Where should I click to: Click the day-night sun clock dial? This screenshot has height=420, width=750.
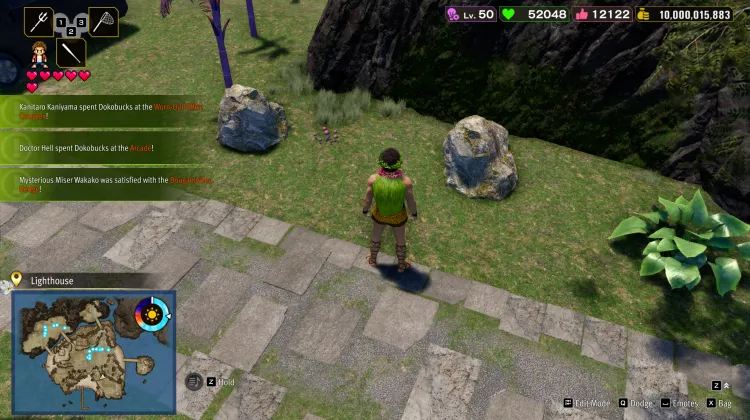[x=153, y=314]
